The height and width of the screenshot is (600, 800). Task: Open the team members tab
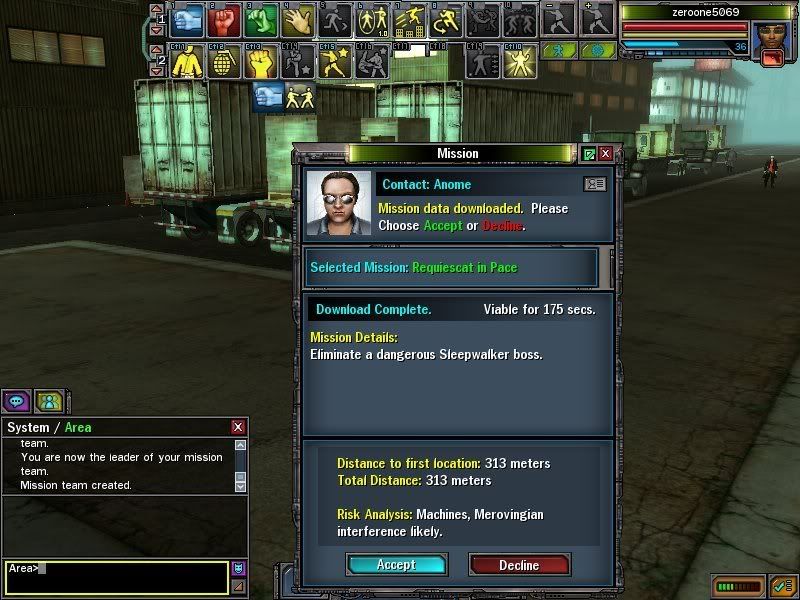coord(48,402)
